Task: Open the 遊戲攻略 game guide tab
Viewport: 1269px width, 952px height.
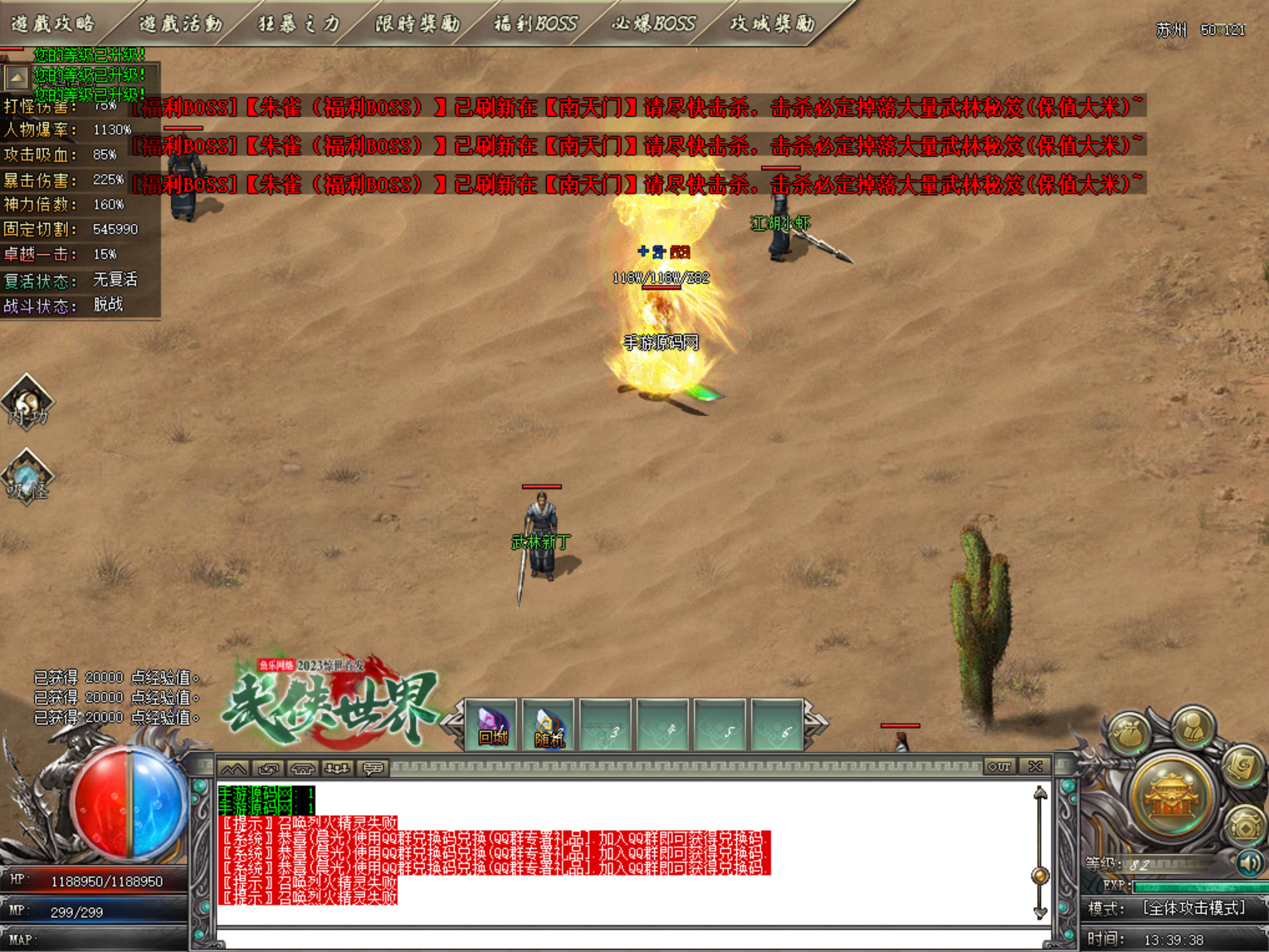Action: (x=54, y=23)
